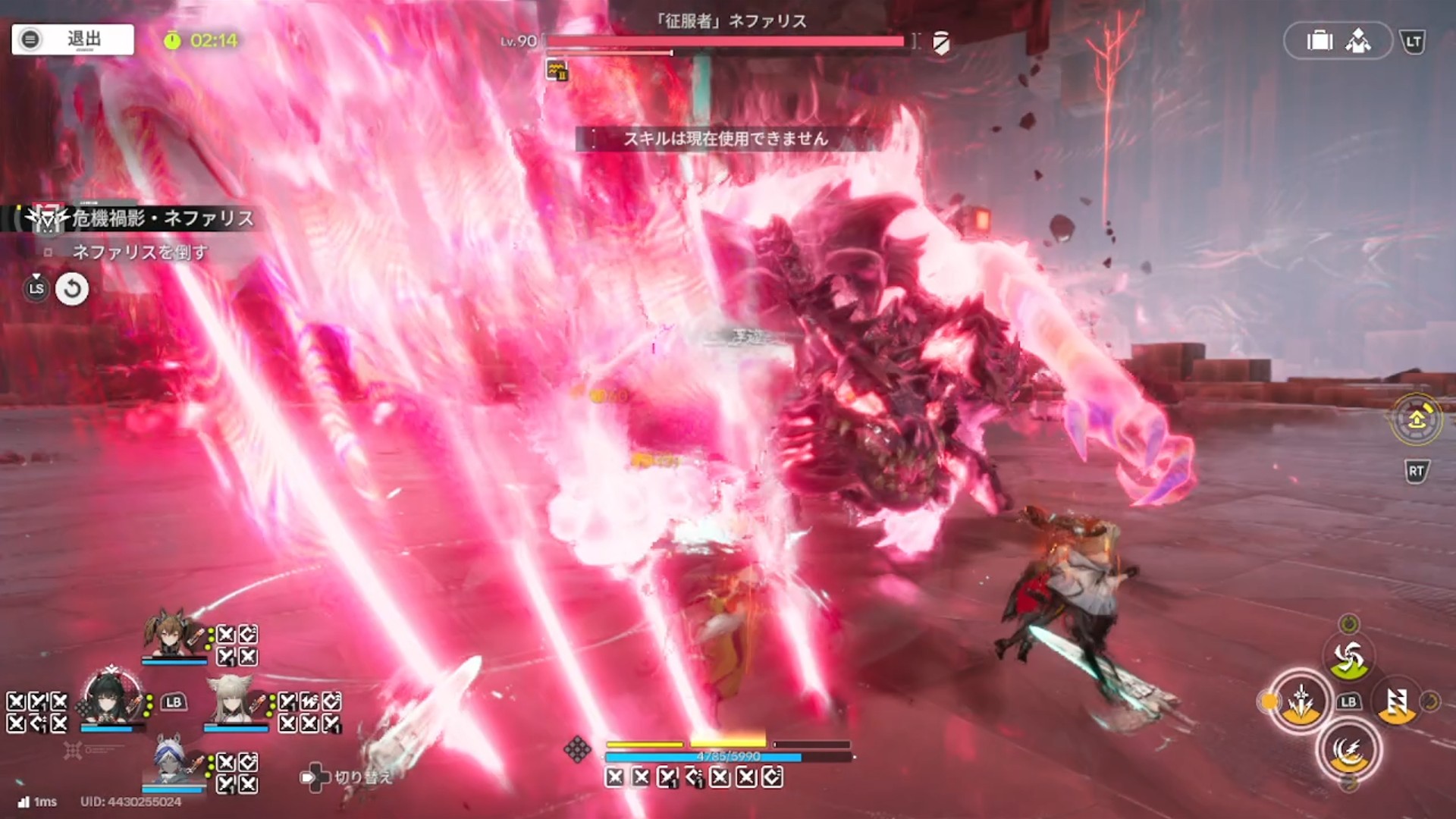Switch to the blue-white haired character portrait
This screenshot has height=819, width=1456.
tap(172, 760)
